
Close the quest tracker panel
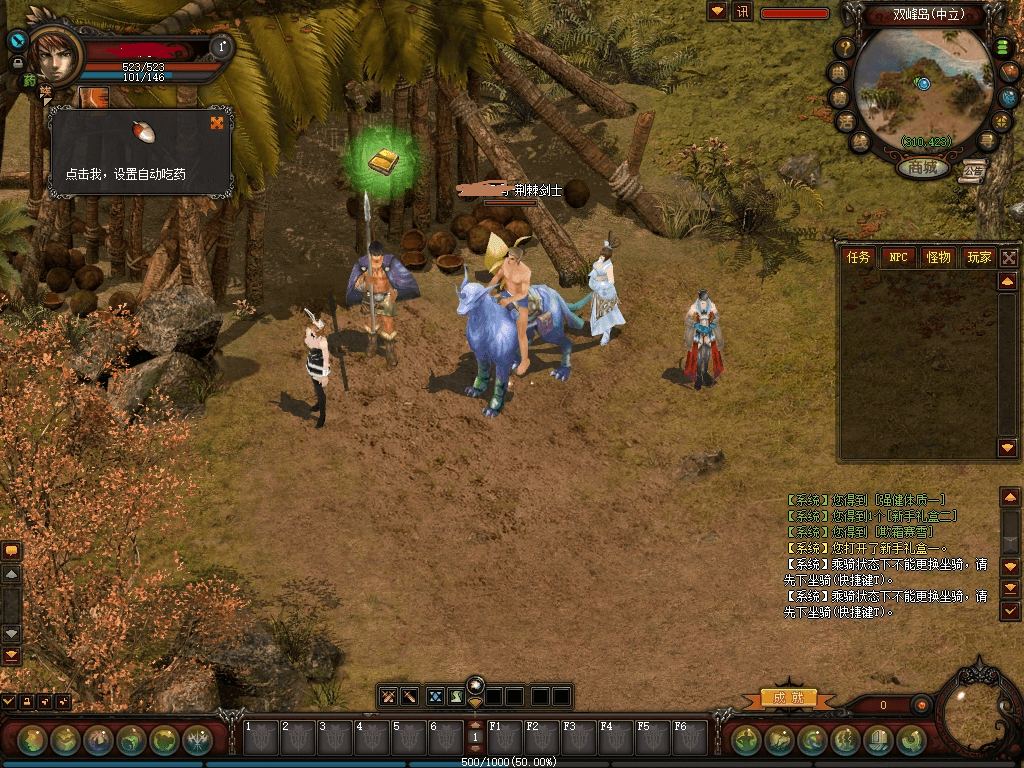coord(1009,258)
